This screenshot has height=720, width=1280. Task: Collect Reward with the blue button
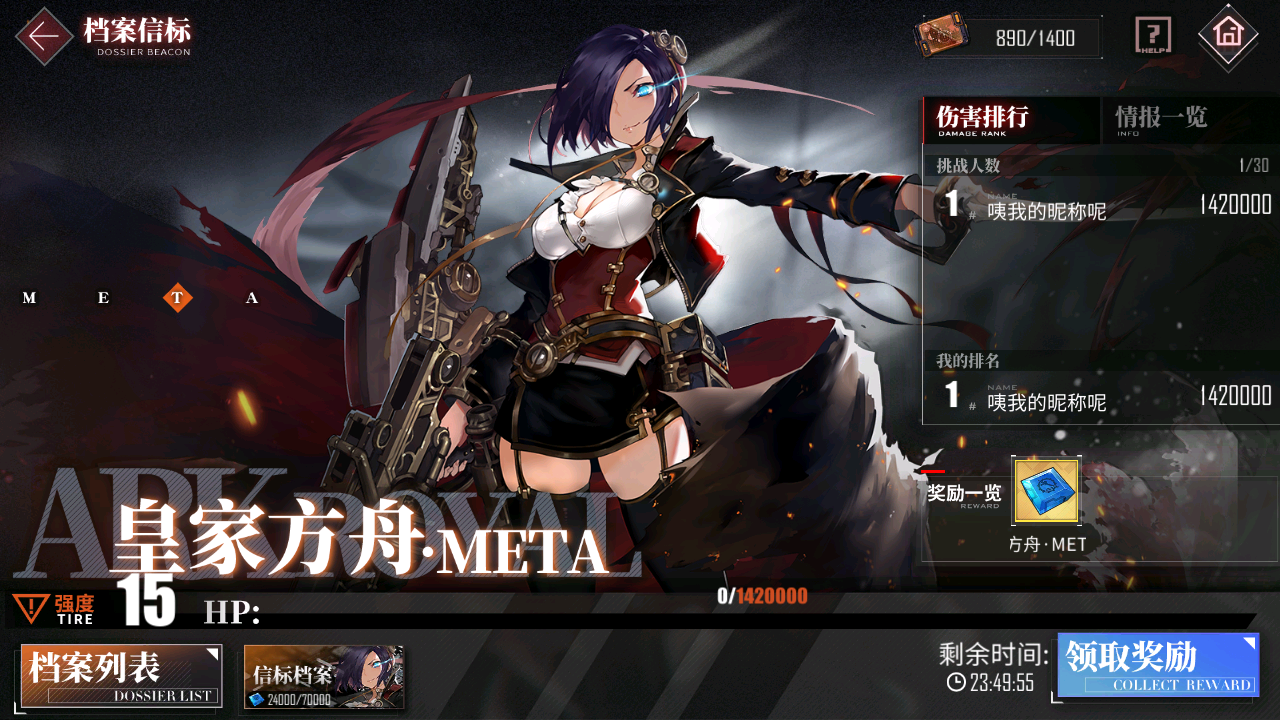pos(1158,665)
